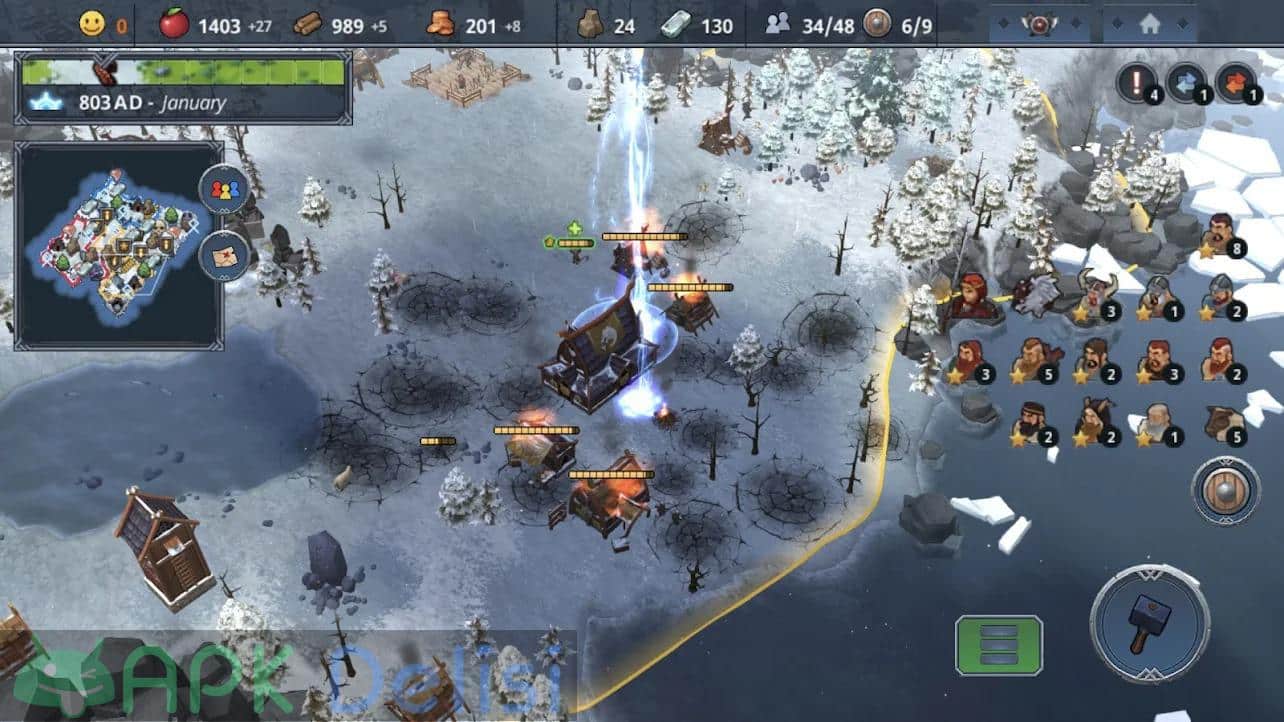Tap the happiness smiley icon
The image size is (1284, 722).
(92, 25)
